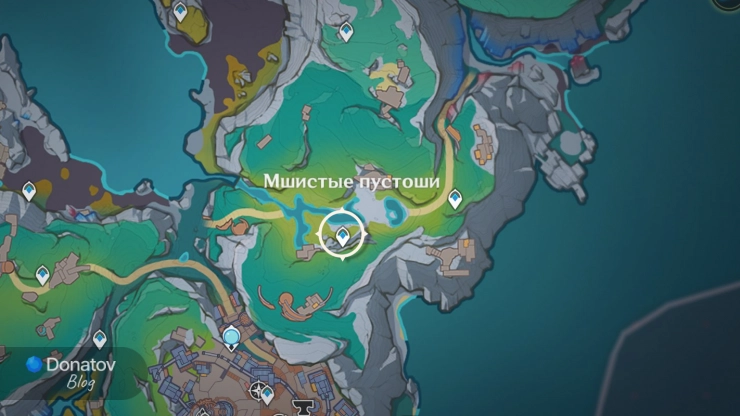740x416 pixels.
Task: Select the teleport waypoint inside the white target reticle
Action: (342, 235)
